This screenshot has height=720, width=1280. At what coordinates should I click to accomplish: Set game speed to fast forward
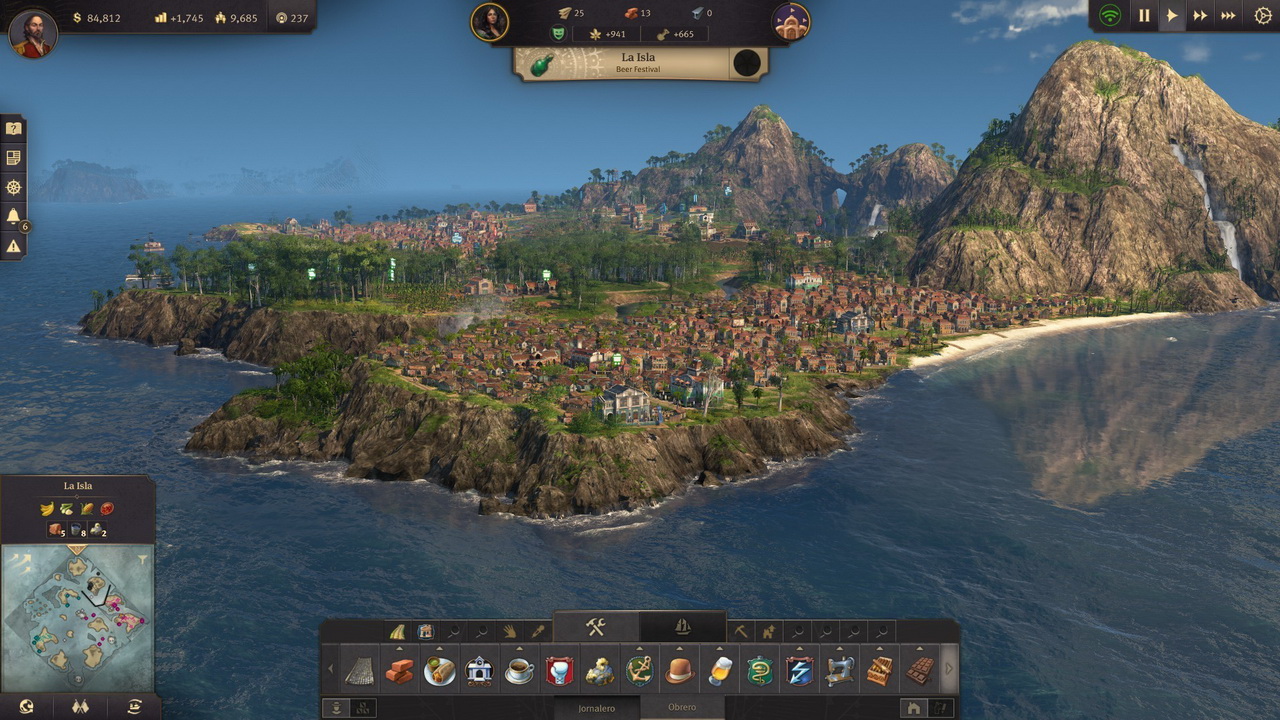click(x=1200, y=16)
